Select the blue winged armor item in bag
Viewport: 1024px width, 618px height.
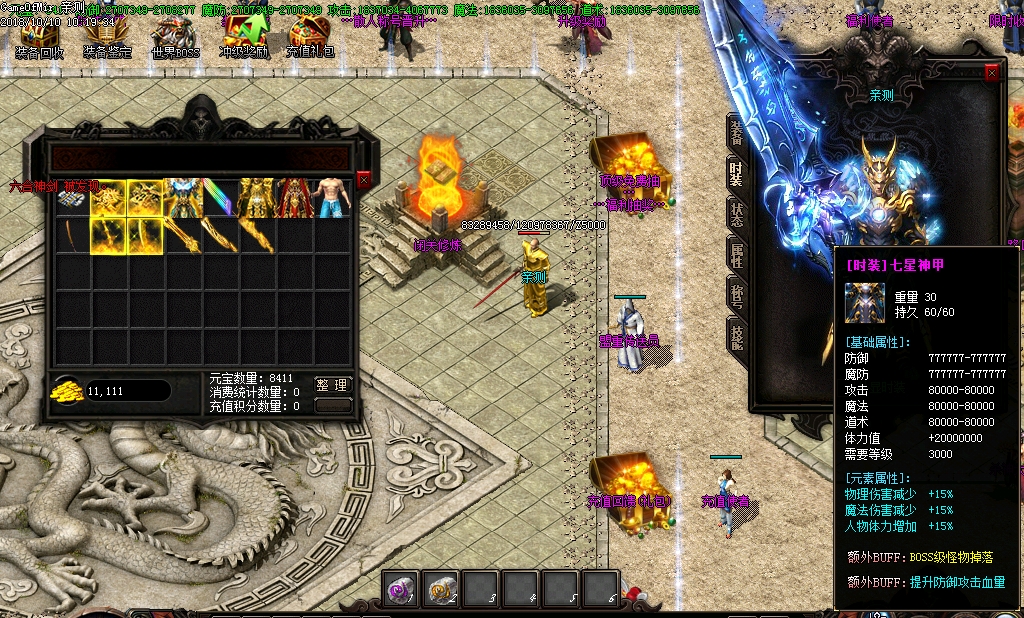coord(183,198)
